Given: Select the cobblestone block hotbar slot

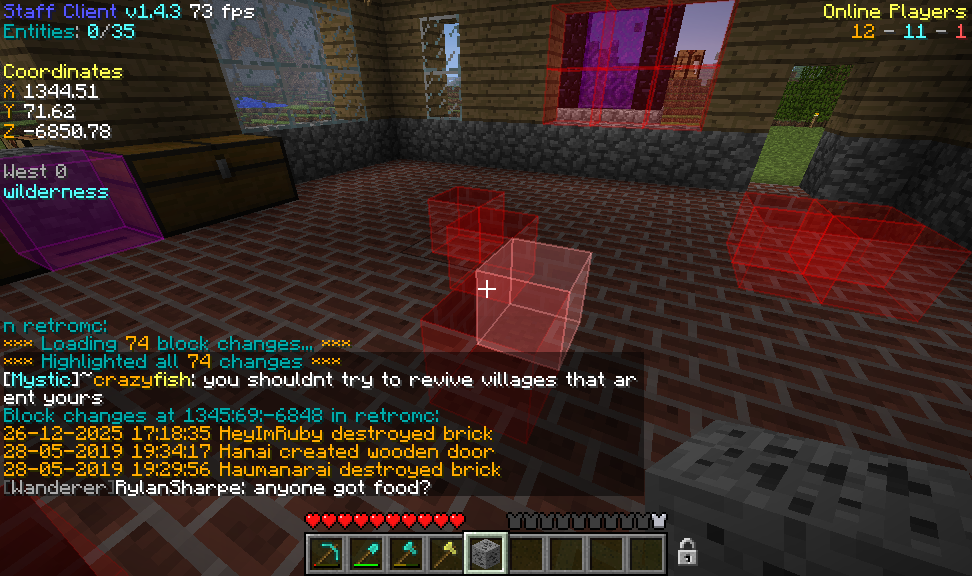Looking at the screenshot, I should coord(486,553).
